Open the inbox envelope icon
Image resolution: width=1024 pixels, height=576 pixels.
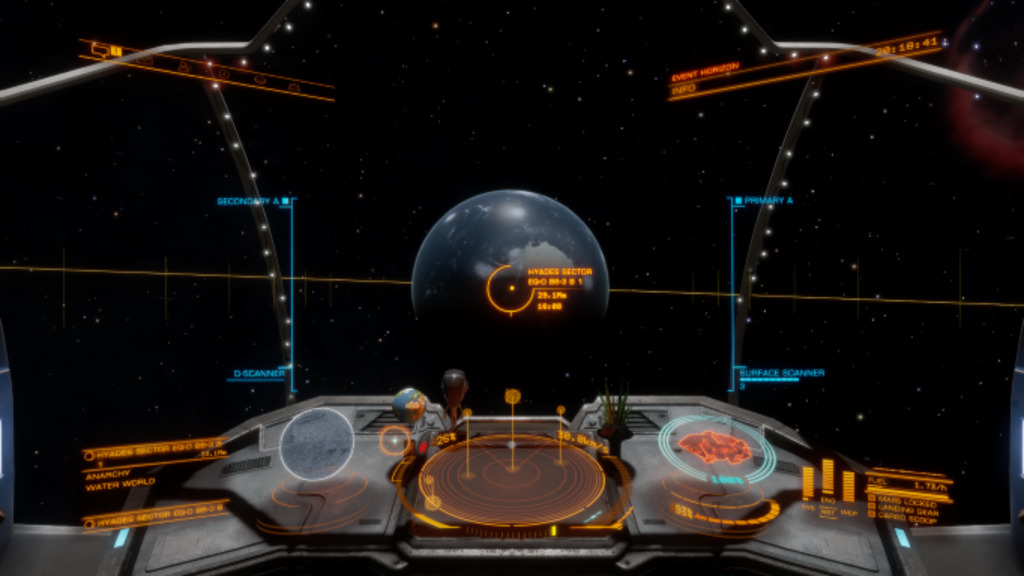click(147, 59)
